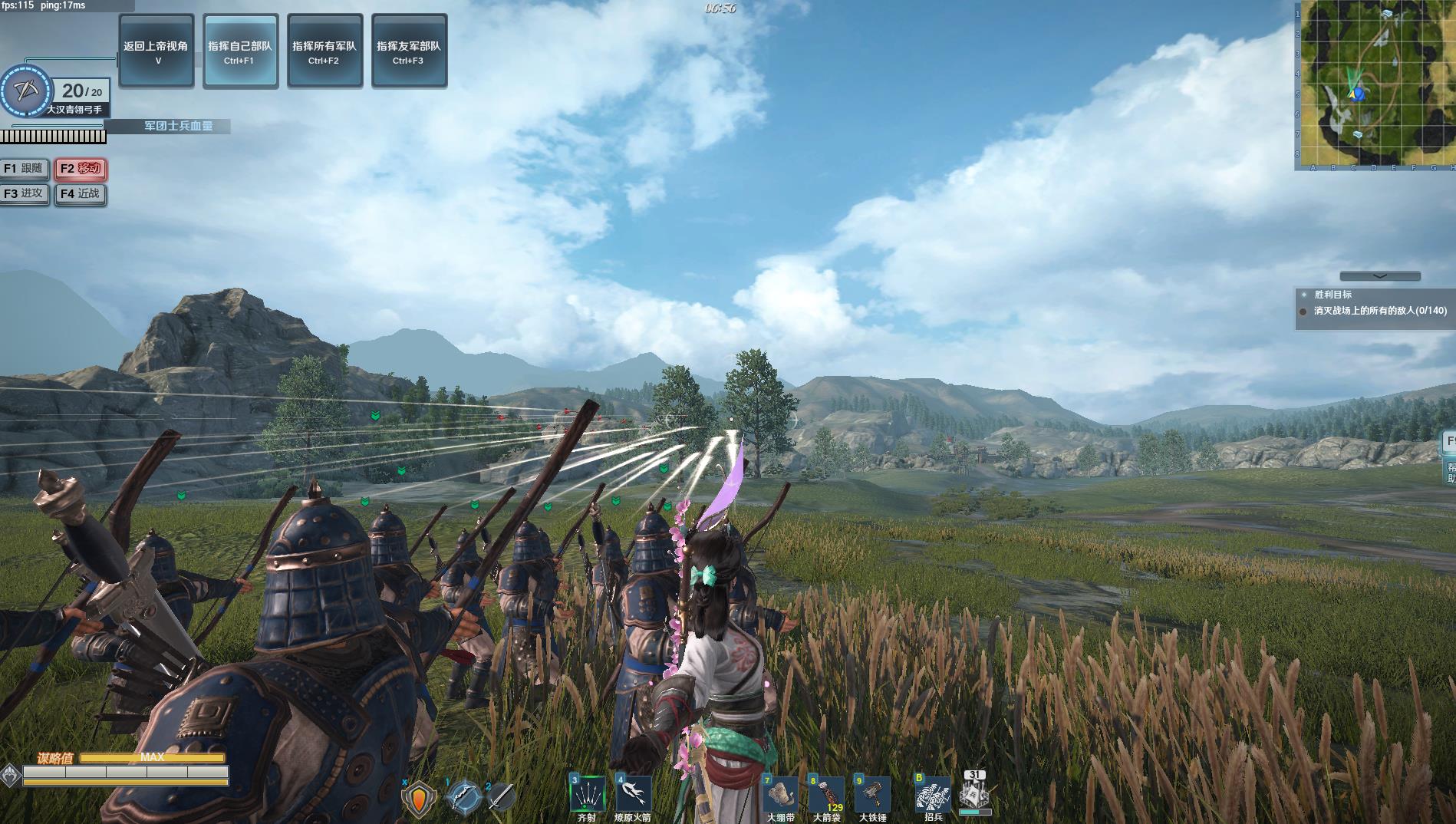This screenshot has width=1456, height=824.
Task: Select the 大箭袋 quiver item
Action: coord(826,795)
